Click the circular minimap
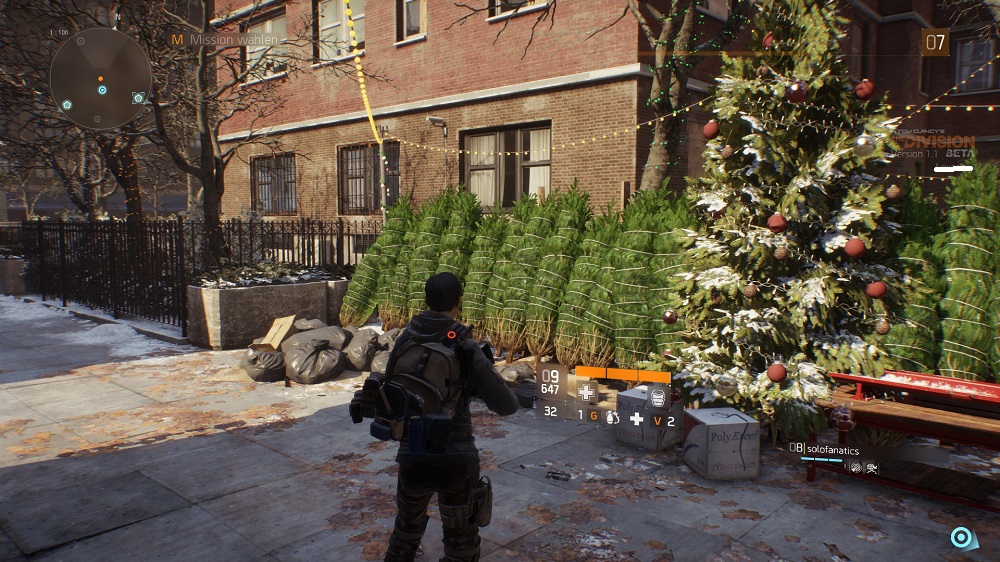The image size is (1000, 562). (101, 79)
